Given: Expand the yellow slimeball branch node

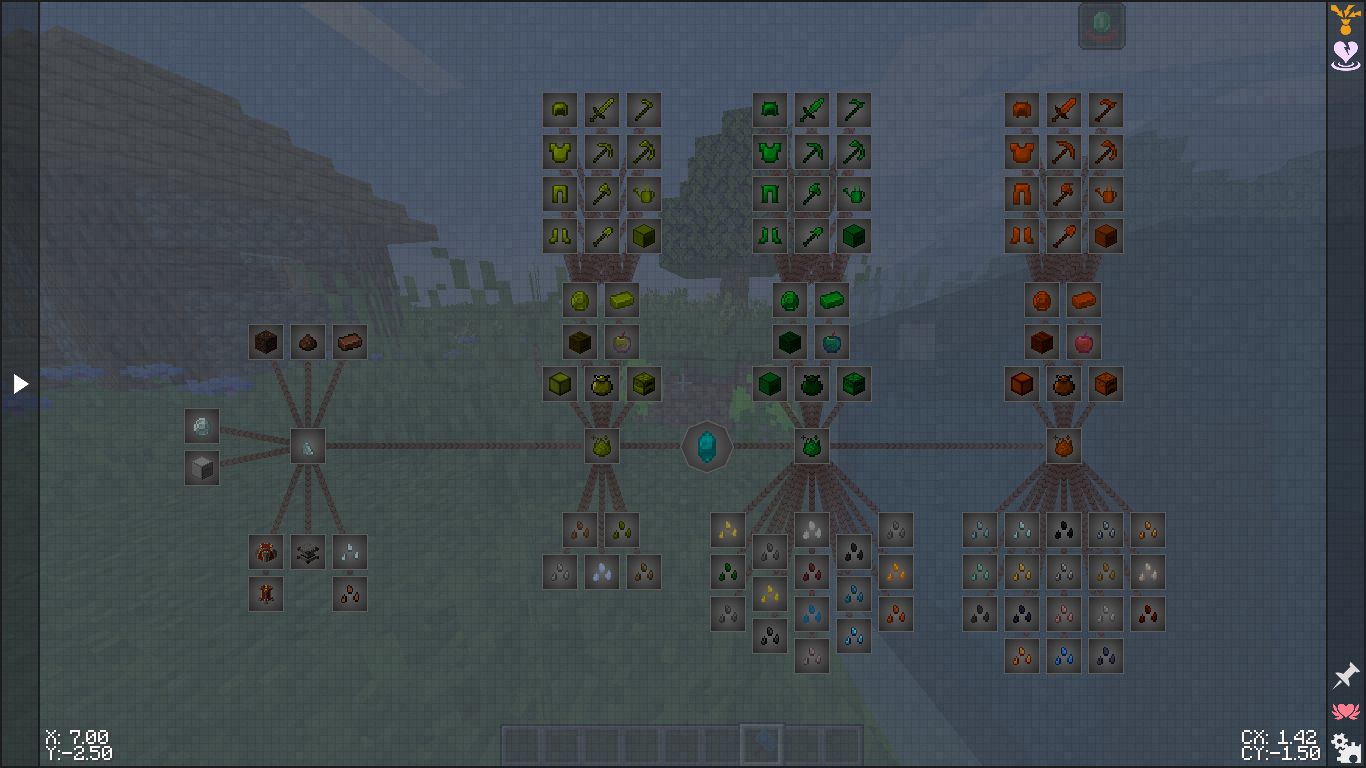Looking at the screenshot, I should (601, 447).
